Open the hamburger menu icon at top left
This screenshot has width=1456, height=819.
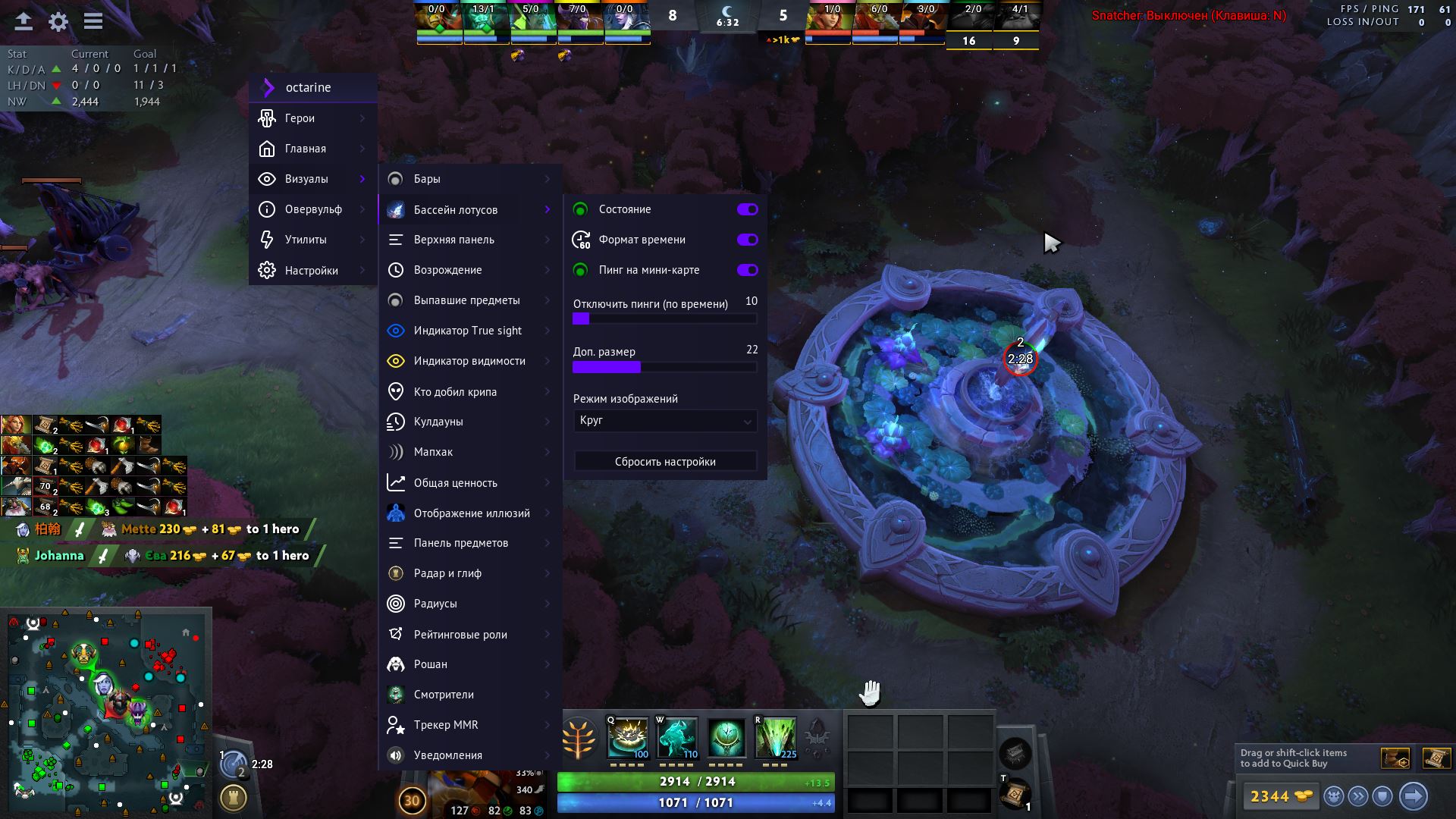(x=93, y=21)
